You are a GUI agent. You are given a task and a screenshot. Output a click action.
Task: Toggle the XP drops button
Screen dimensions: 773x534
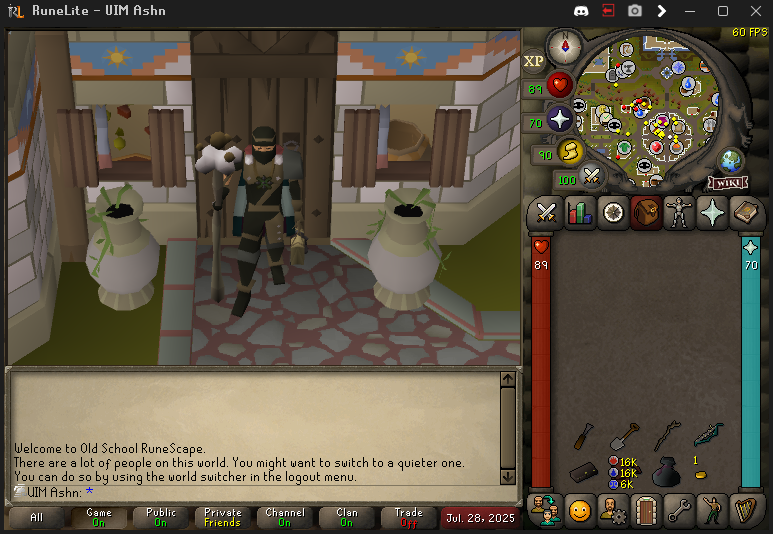coord(534,61)
